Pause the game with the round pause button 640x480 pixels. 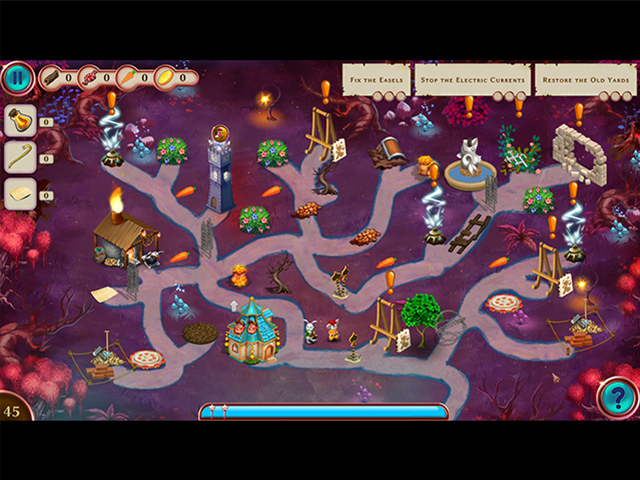pyautogui.click(x=17, y=78)
